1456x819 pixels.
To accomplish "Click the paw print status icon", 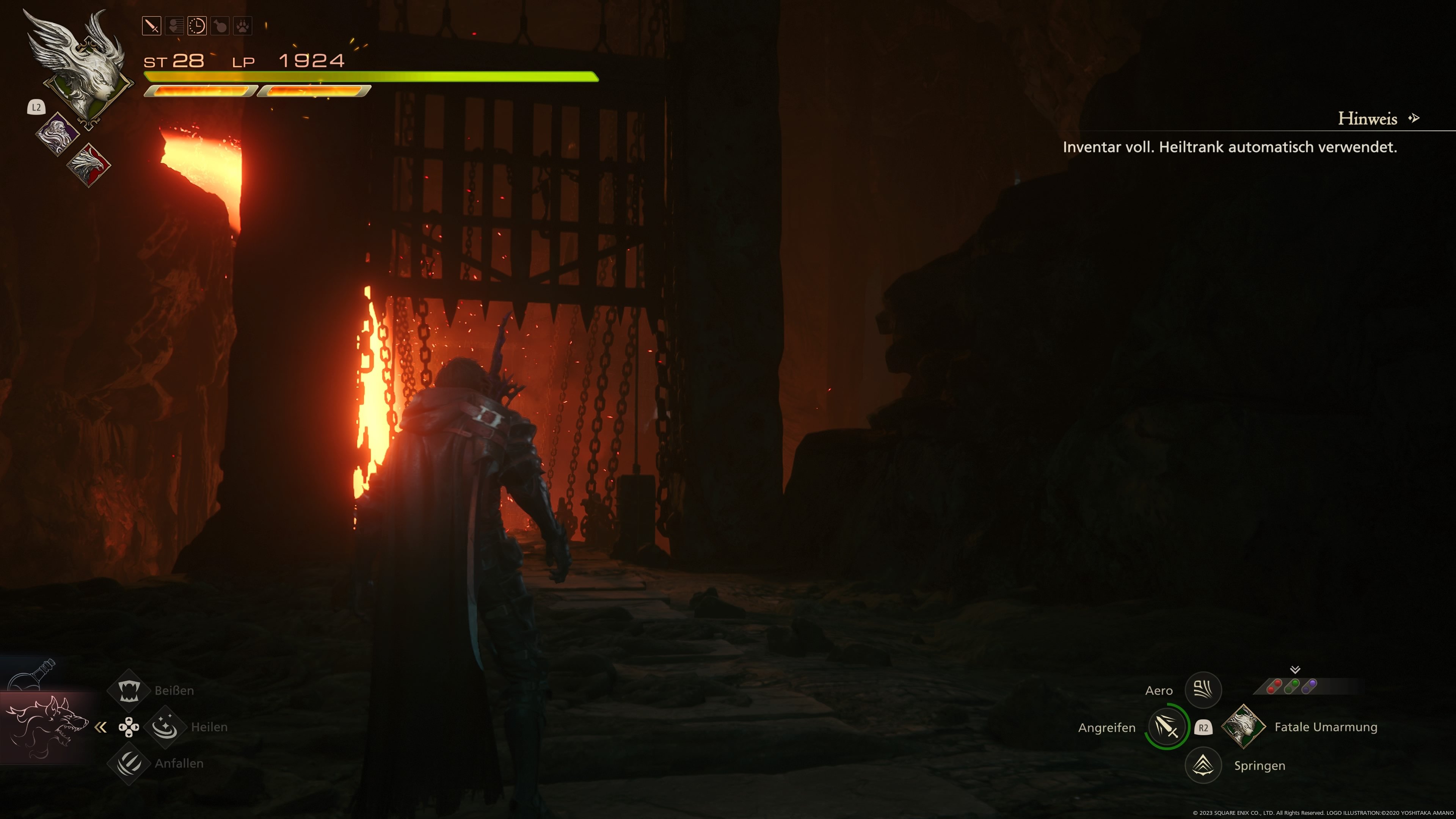I will [x=243, y=26].
